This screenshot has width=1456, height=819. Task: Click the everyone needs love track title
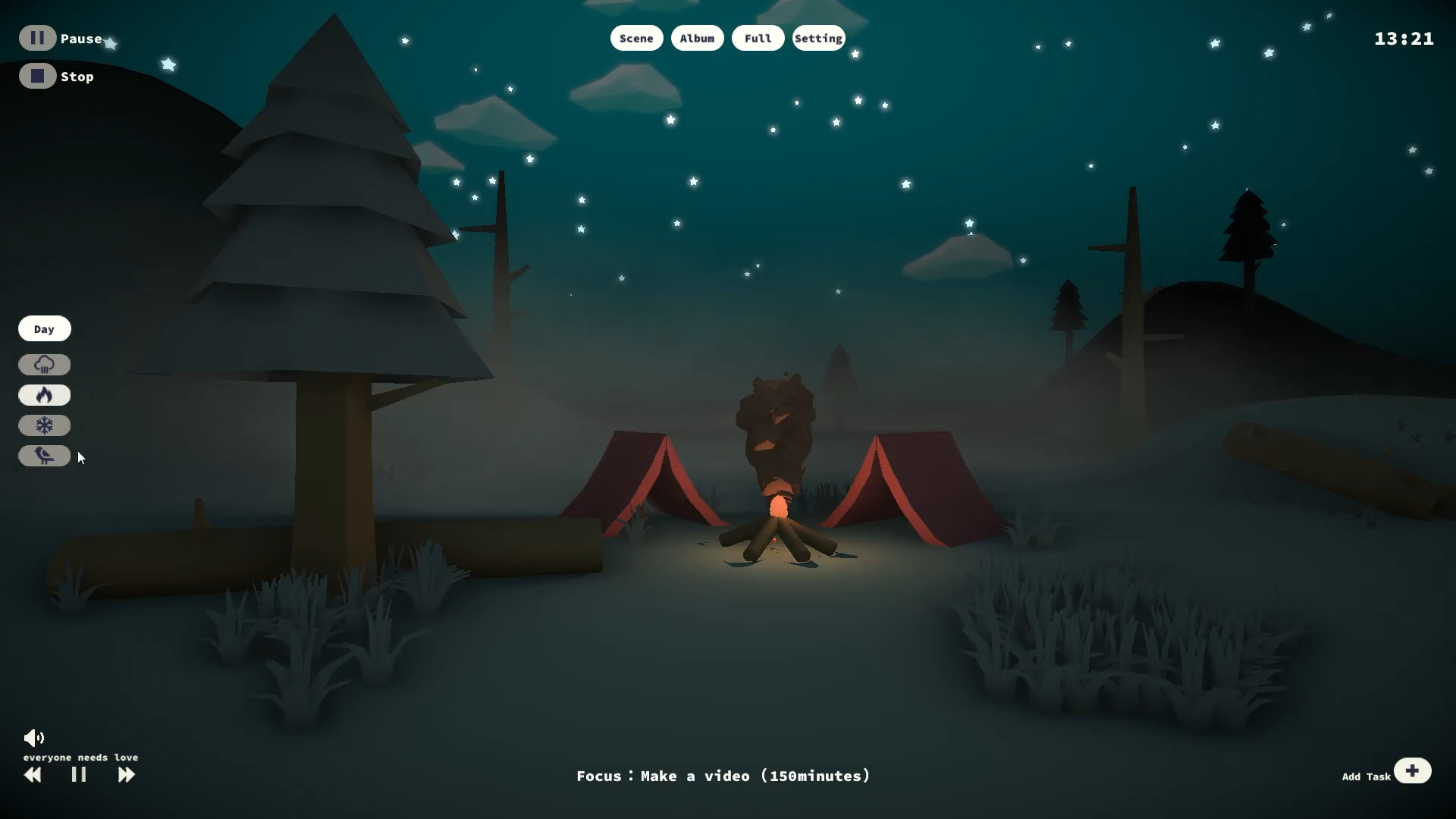coord(80,757)
